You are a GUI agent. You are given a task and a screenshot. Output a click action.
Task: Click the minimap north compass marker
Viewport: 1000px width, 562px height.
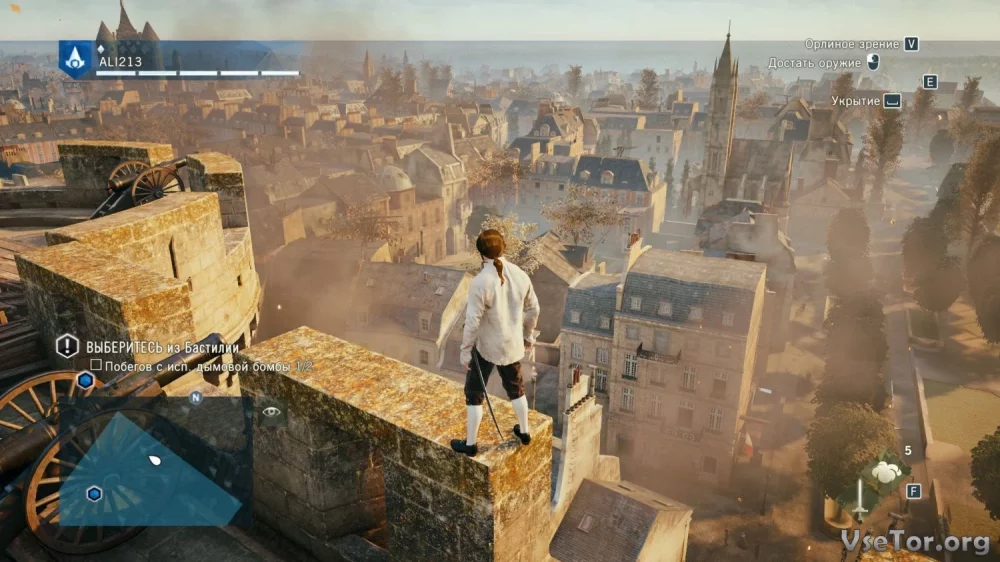coord(196,397)
